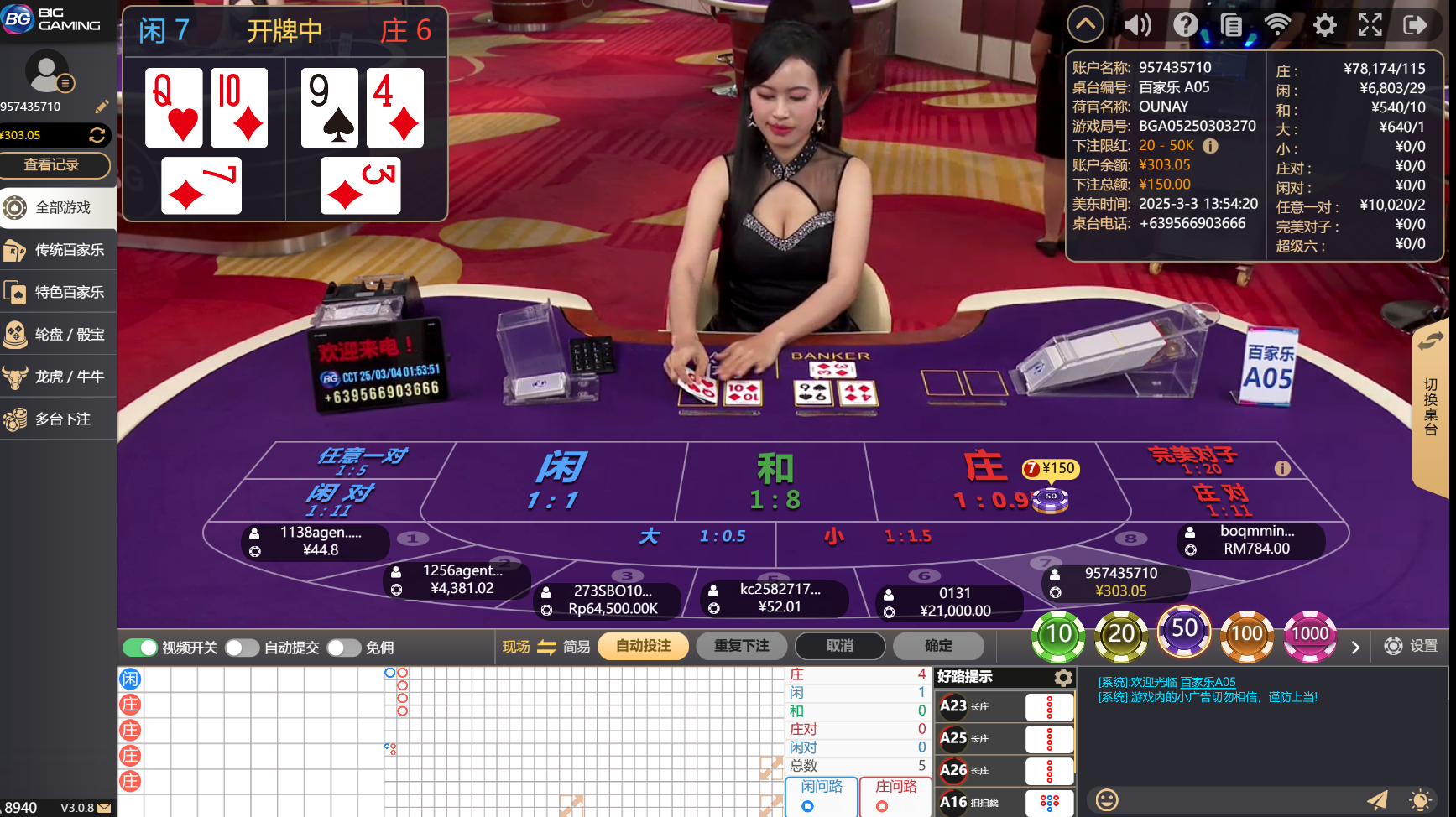Send chat message with paper plane icon
Image resolution: width=1456 pixels, height=817 pixels.
click(x=1379, y=800)
